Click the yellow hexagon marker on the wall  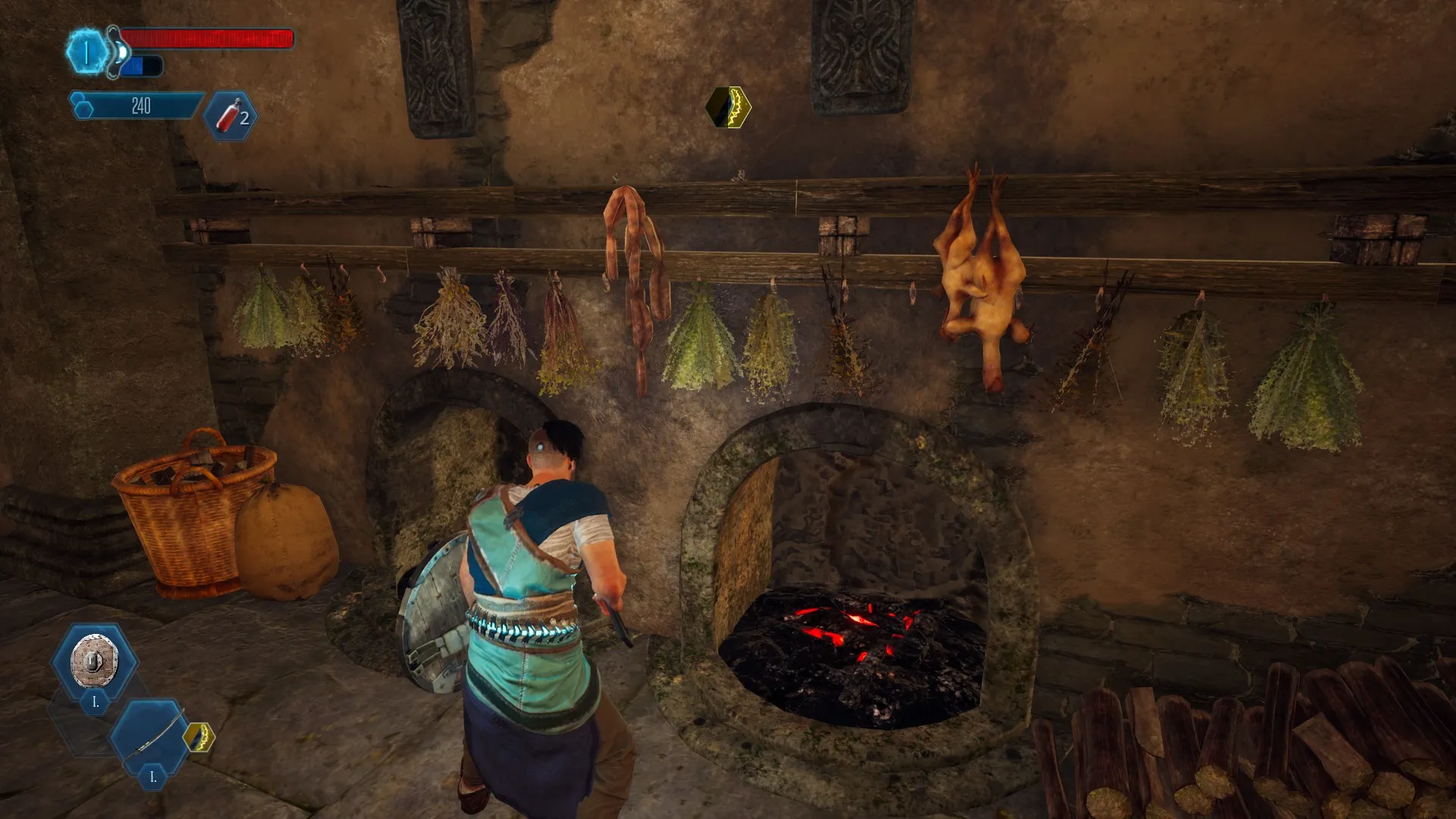click(729, 107)
